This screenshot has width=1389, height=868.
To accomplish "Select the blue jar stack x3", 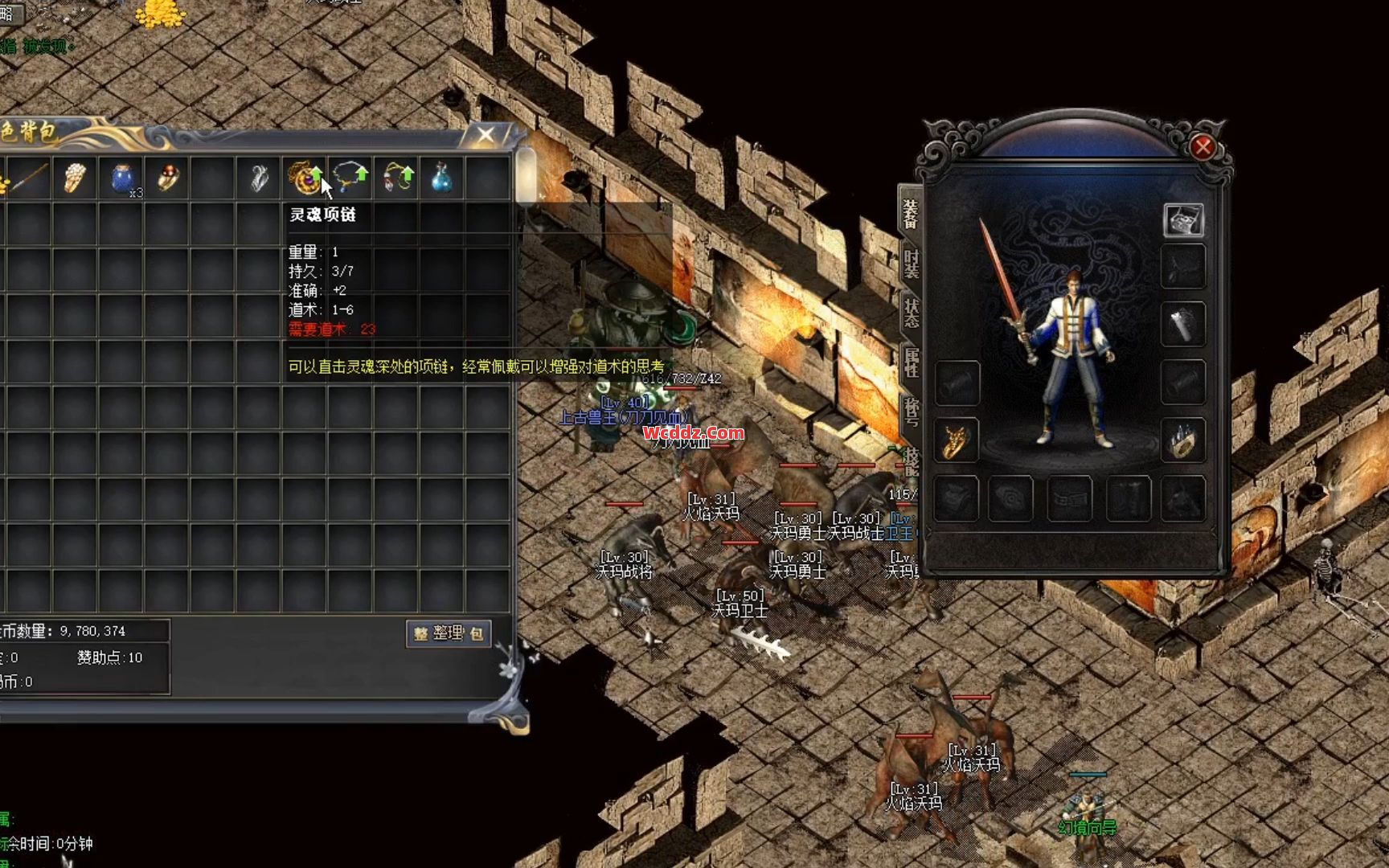I will (x=121, y=178).
